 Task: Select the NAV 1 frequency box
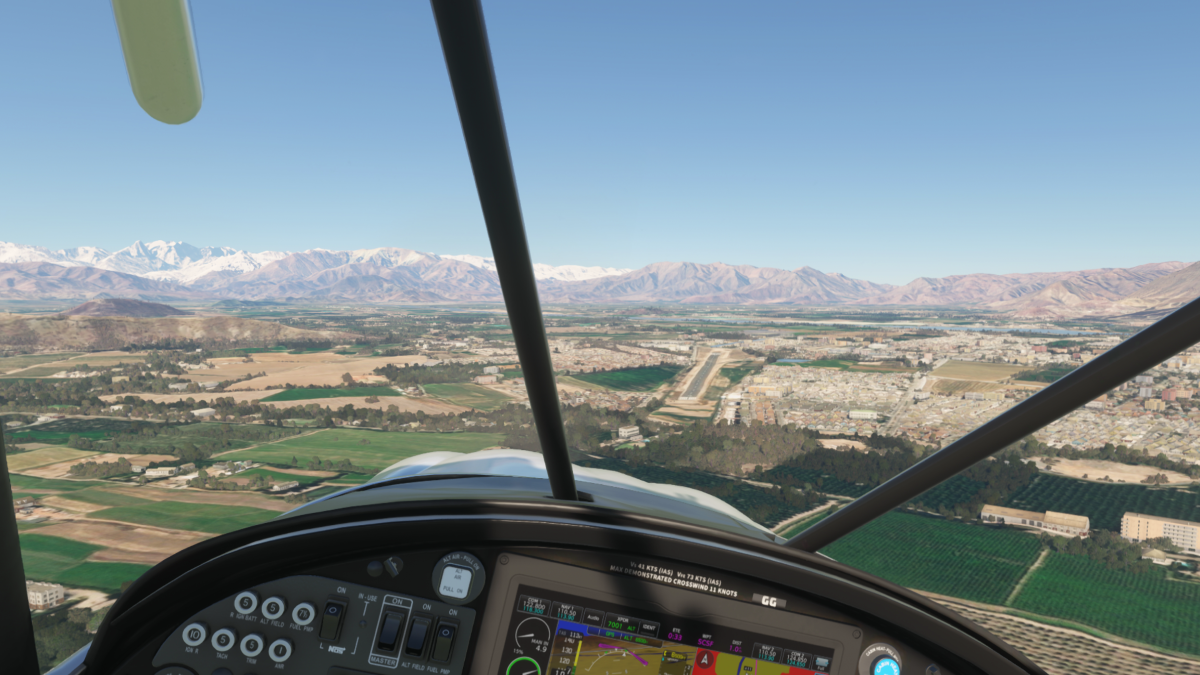coord(567,613)
